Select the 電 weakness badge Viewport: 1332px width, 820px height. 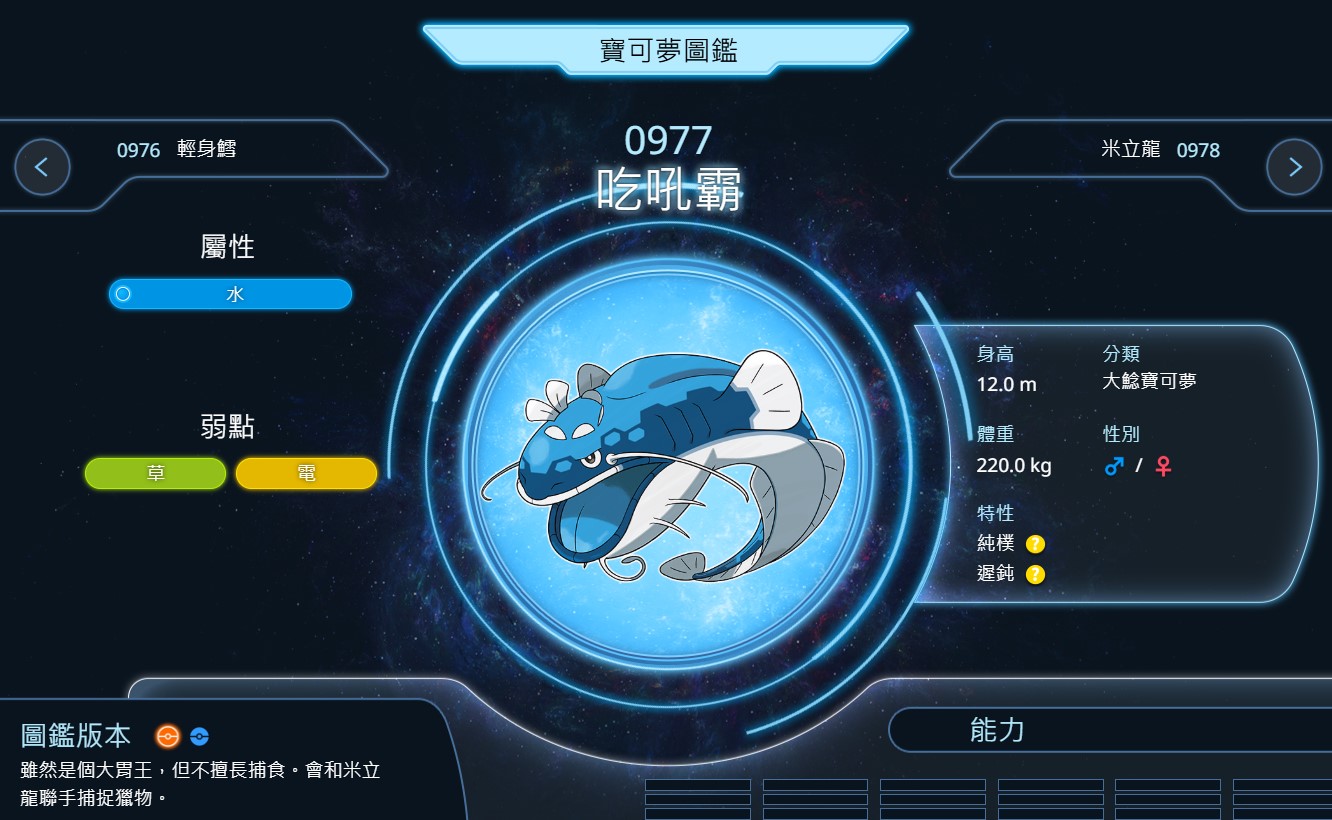tap(306, 474)
